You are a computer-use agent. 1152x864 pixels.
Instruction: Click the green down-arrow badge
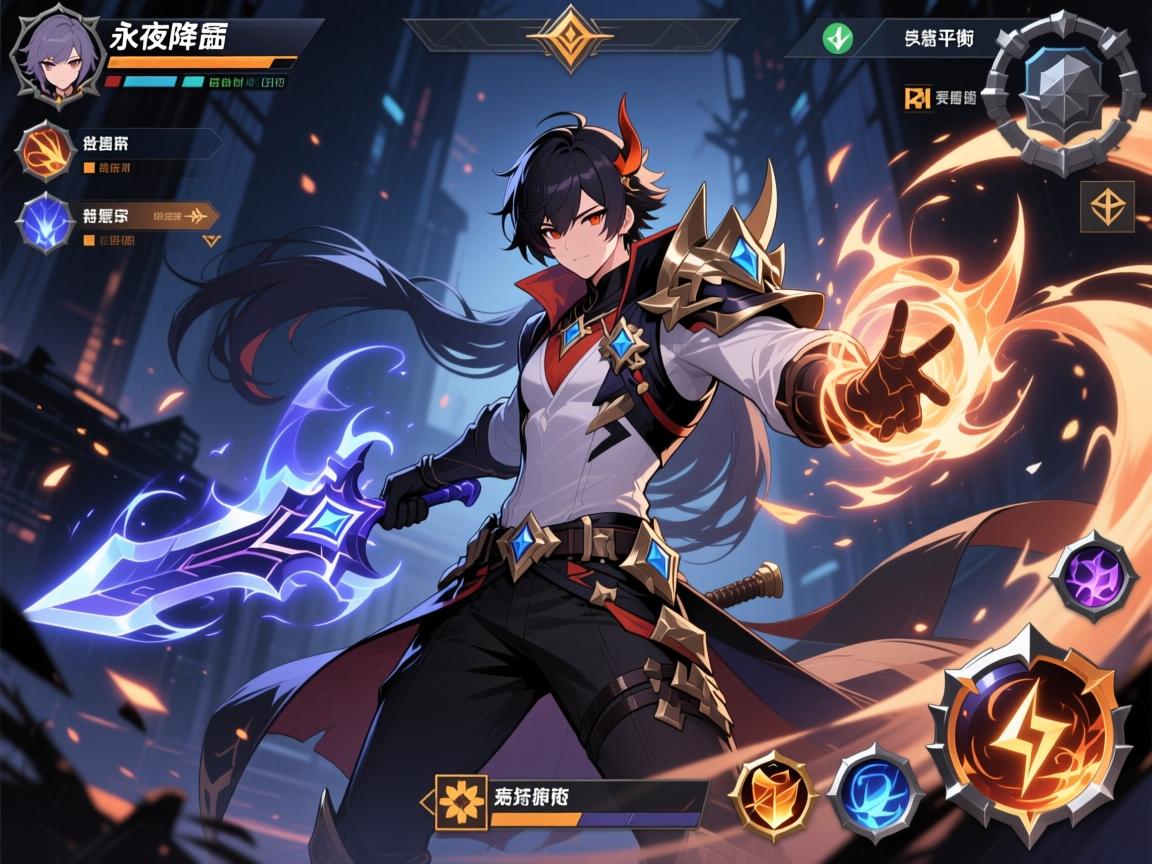[x=836, y=38]
